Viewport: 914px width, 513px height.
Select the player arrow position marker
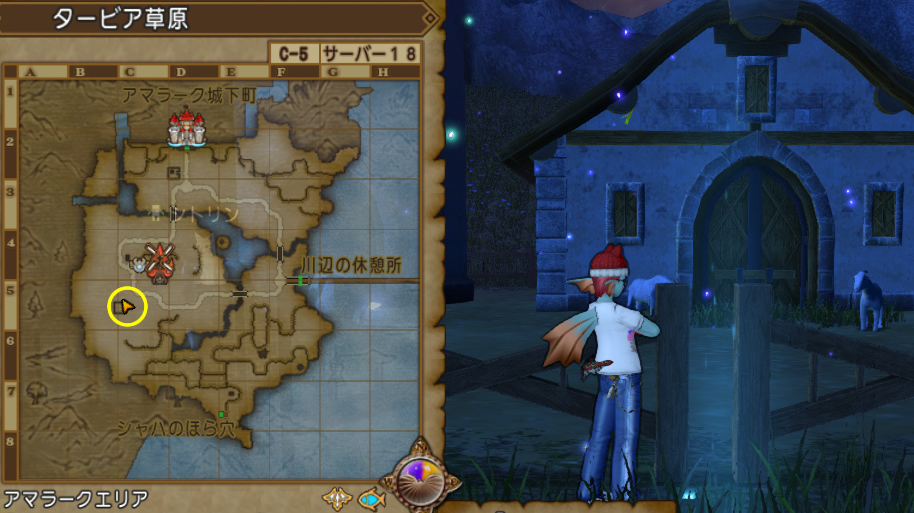click(127, 307)
